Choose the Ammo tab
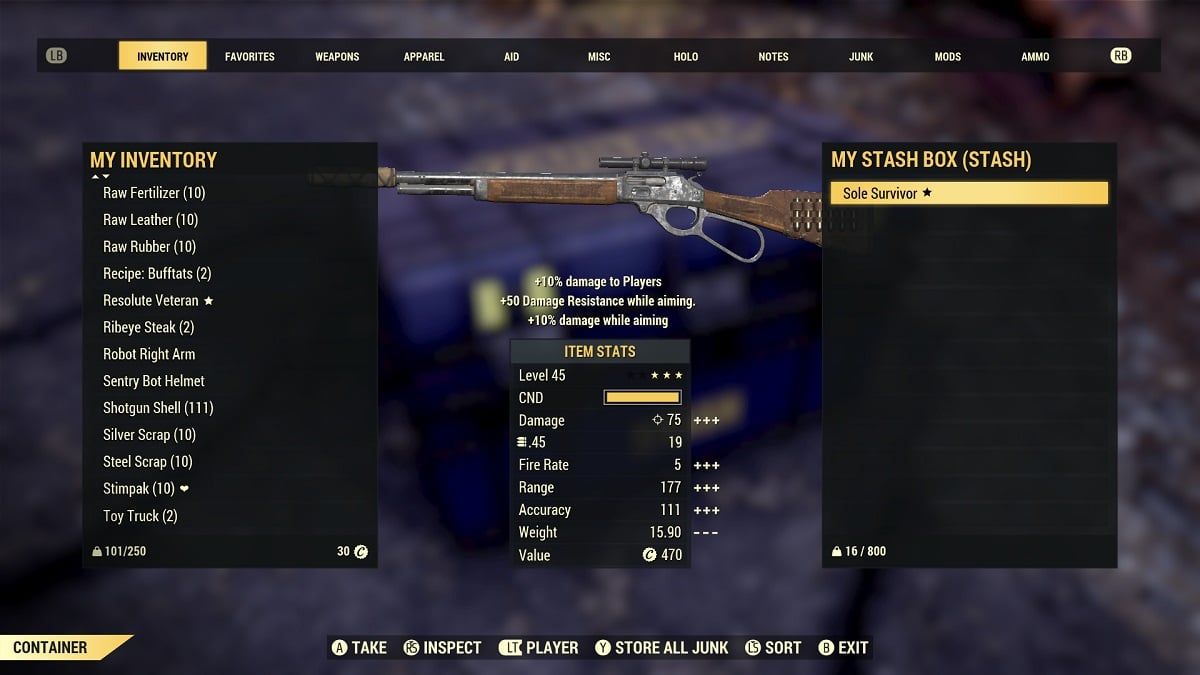Viewport: 1200px width, 675px height. point(1035,57)
